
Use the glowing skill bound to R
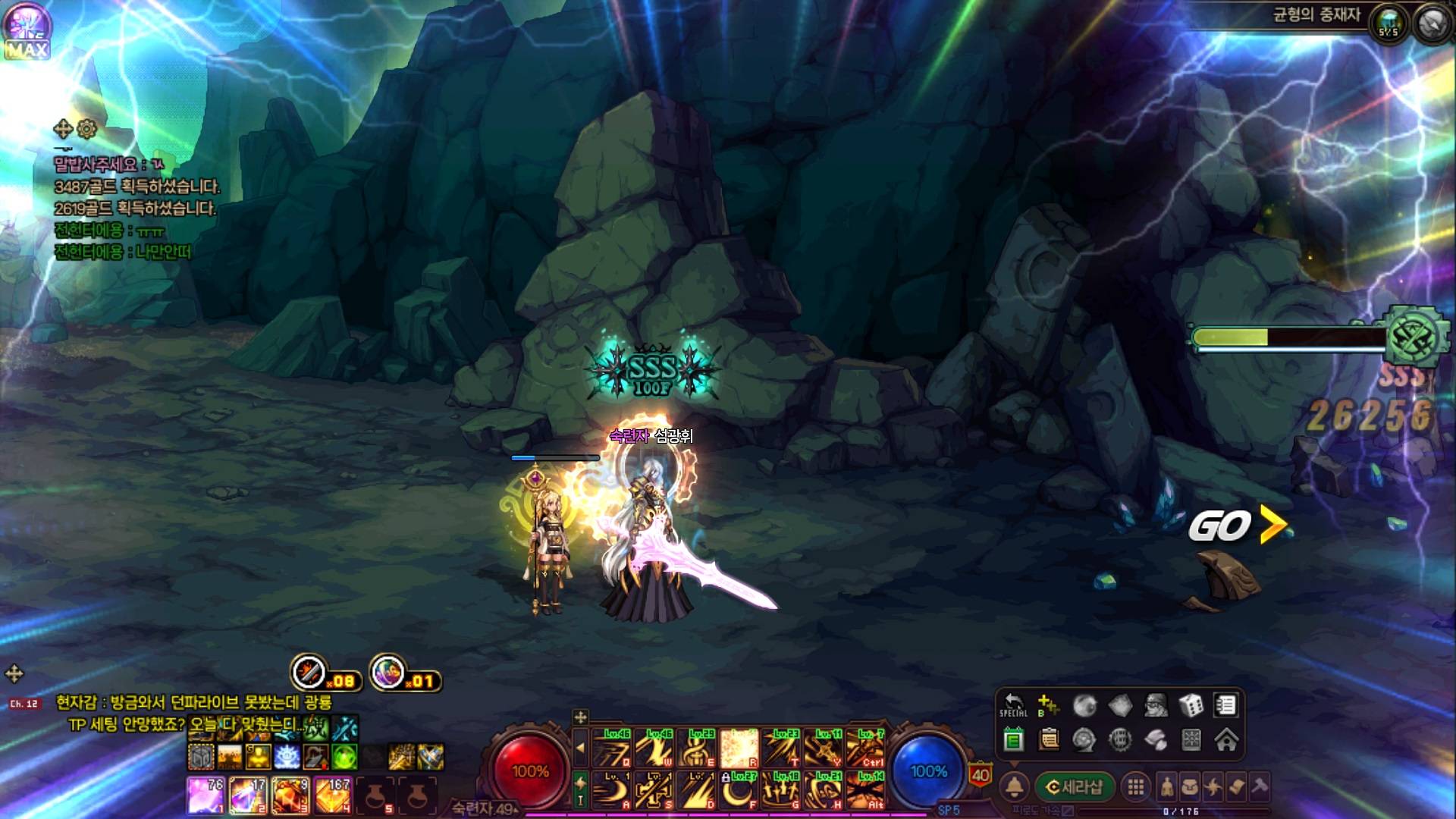coord(739,748)
